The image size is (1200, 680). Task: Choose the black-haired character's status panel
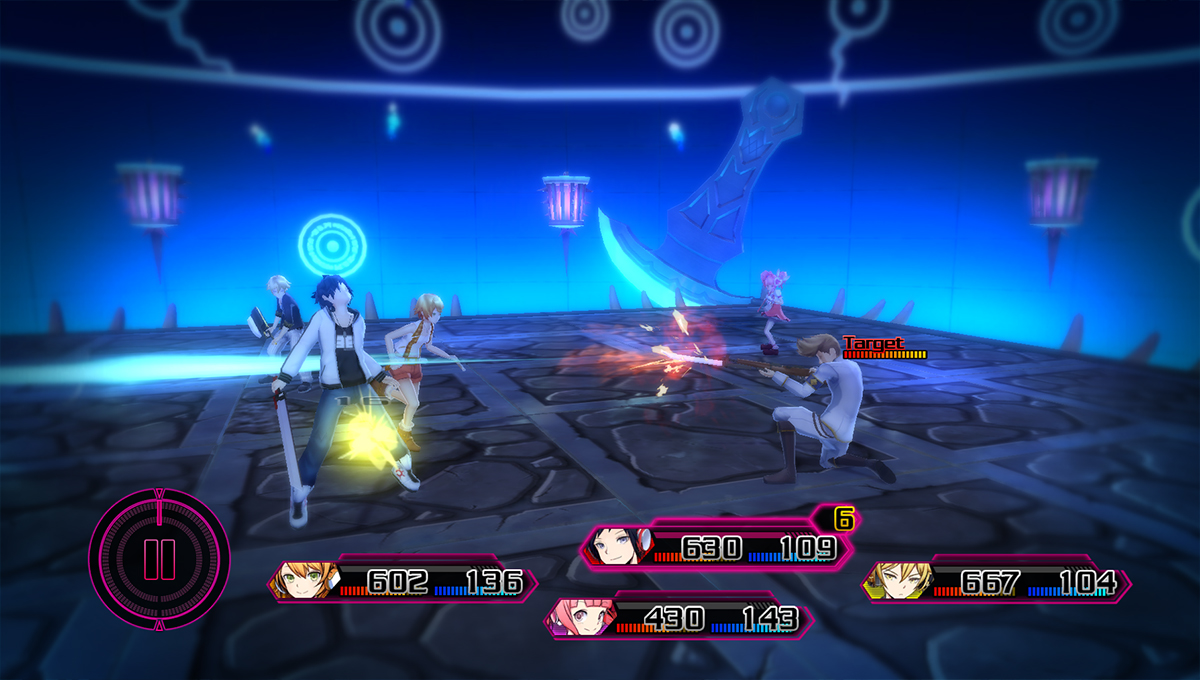click(717, 548)
